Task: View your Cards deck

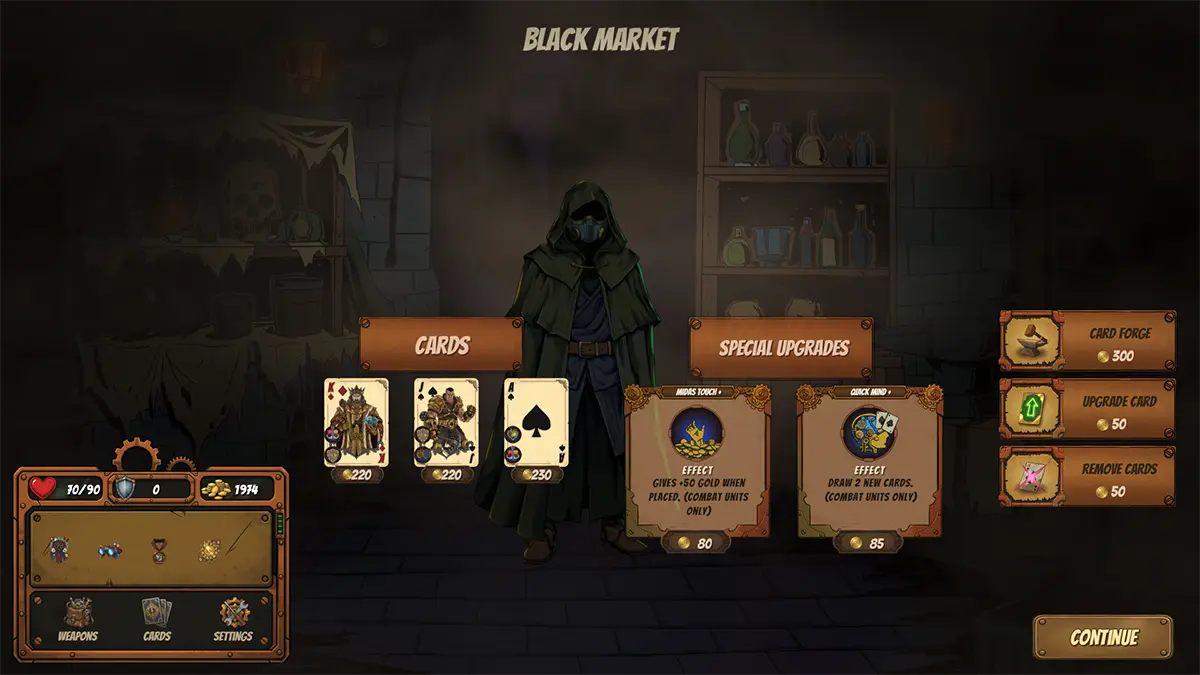Action: click(157, 619)
